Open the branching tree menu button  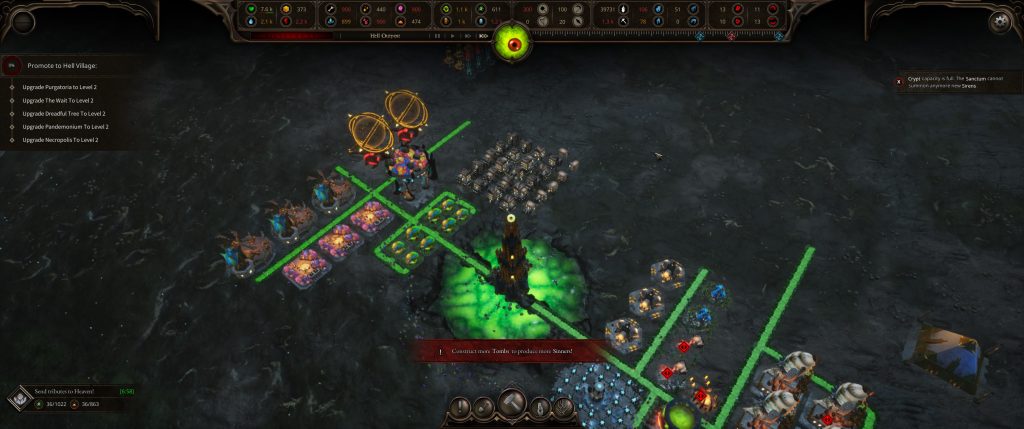563,408
